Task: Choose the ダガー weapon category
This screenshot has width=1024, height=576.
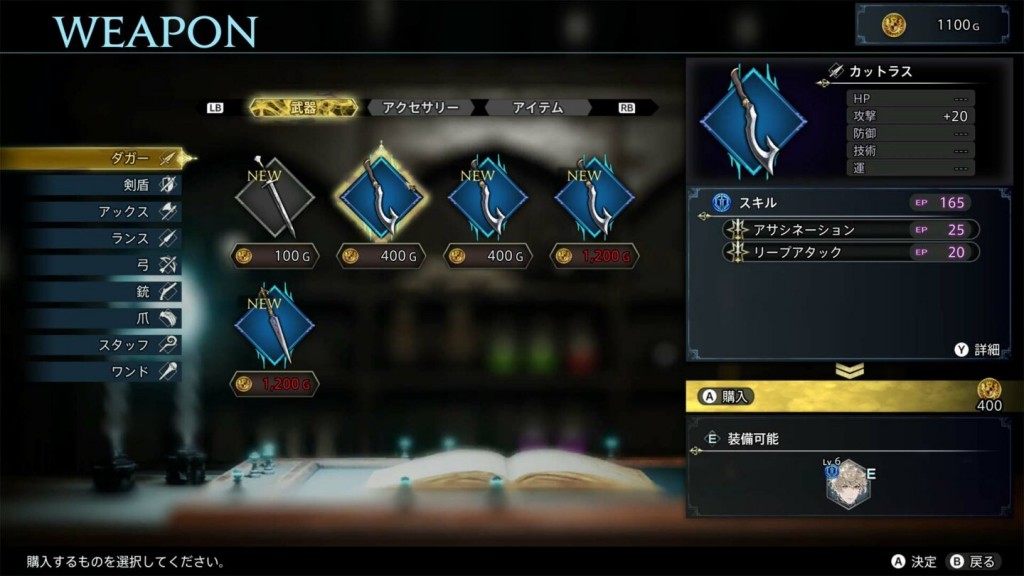Action: click(x=128, y=158)
